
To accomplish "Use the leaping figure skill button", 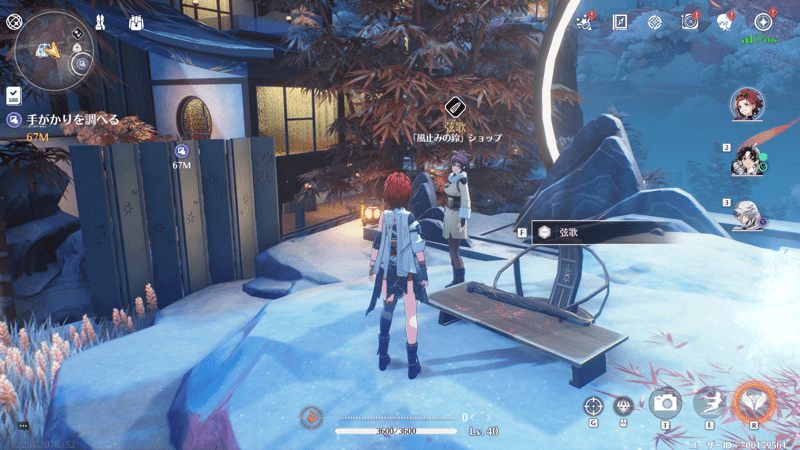I will click(709, 403).
